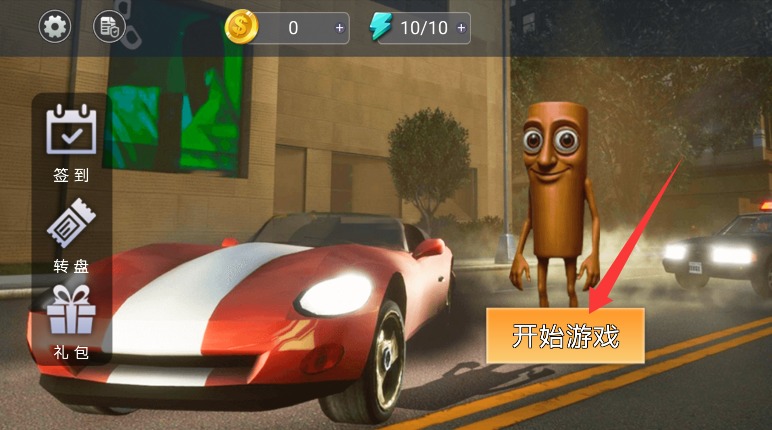Add more energy with plus button
The width and height of the screenshot is (772, 430).
pyautogui.click(x=461, y=28)
